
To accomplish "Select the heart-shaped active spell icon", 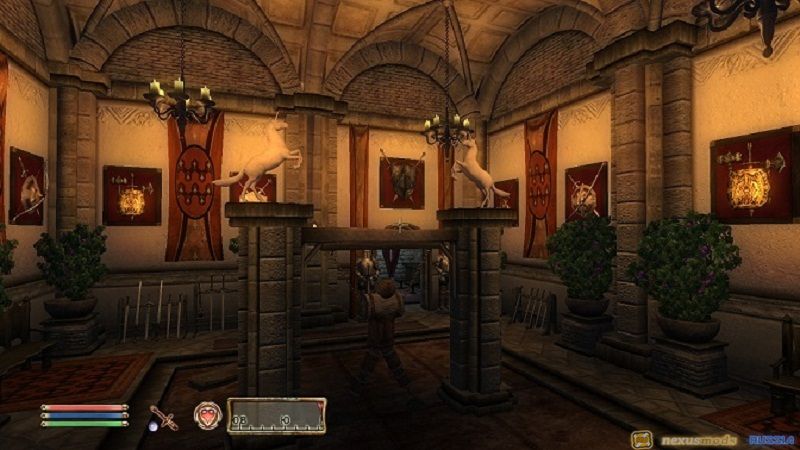I will click(207, 415).
